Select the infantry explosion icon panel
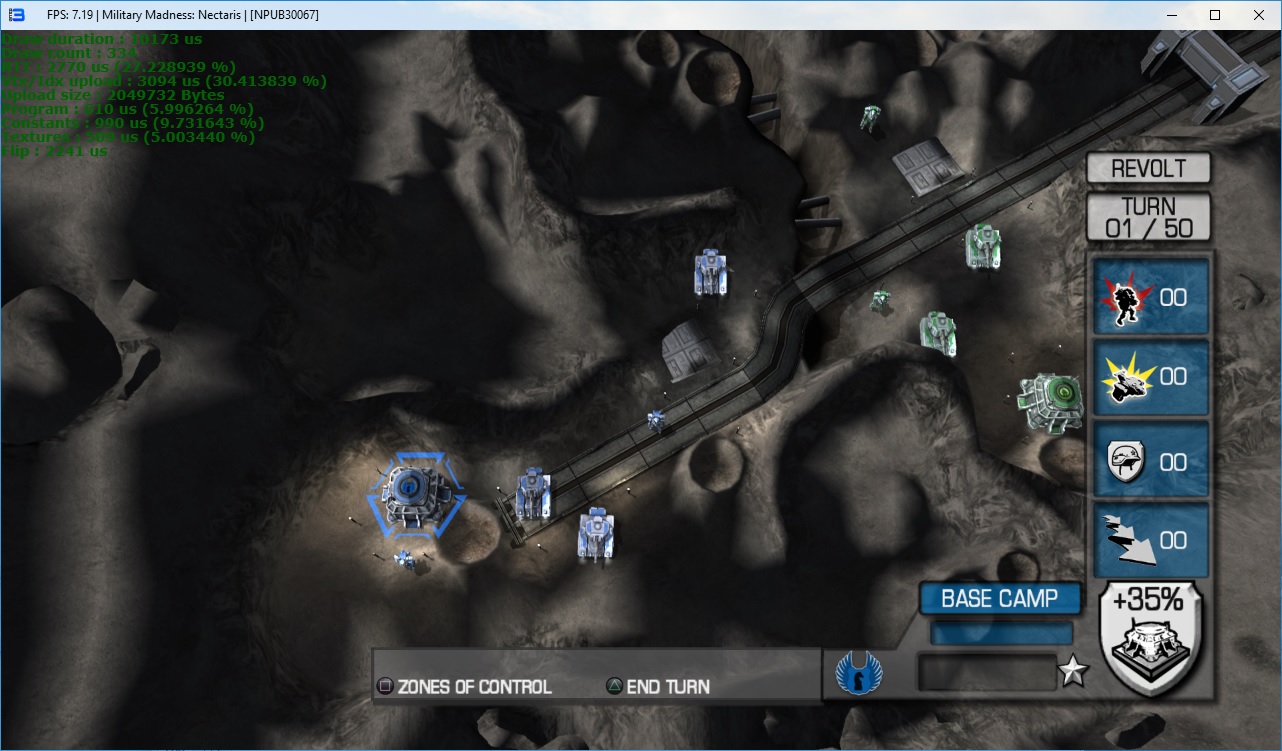The height and width of the screenshot is (751, 1282). tap(1150, 297)
